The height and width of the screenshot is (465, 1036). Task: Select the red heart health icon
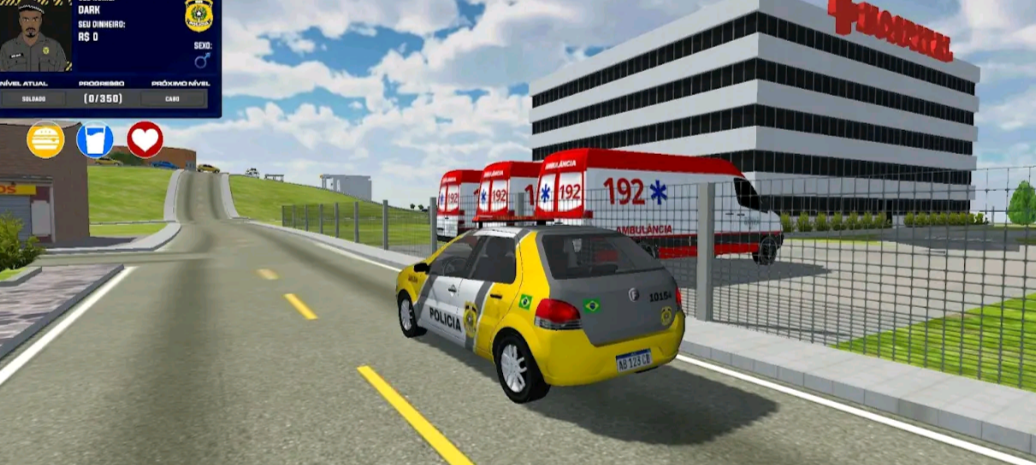[145, 140]
